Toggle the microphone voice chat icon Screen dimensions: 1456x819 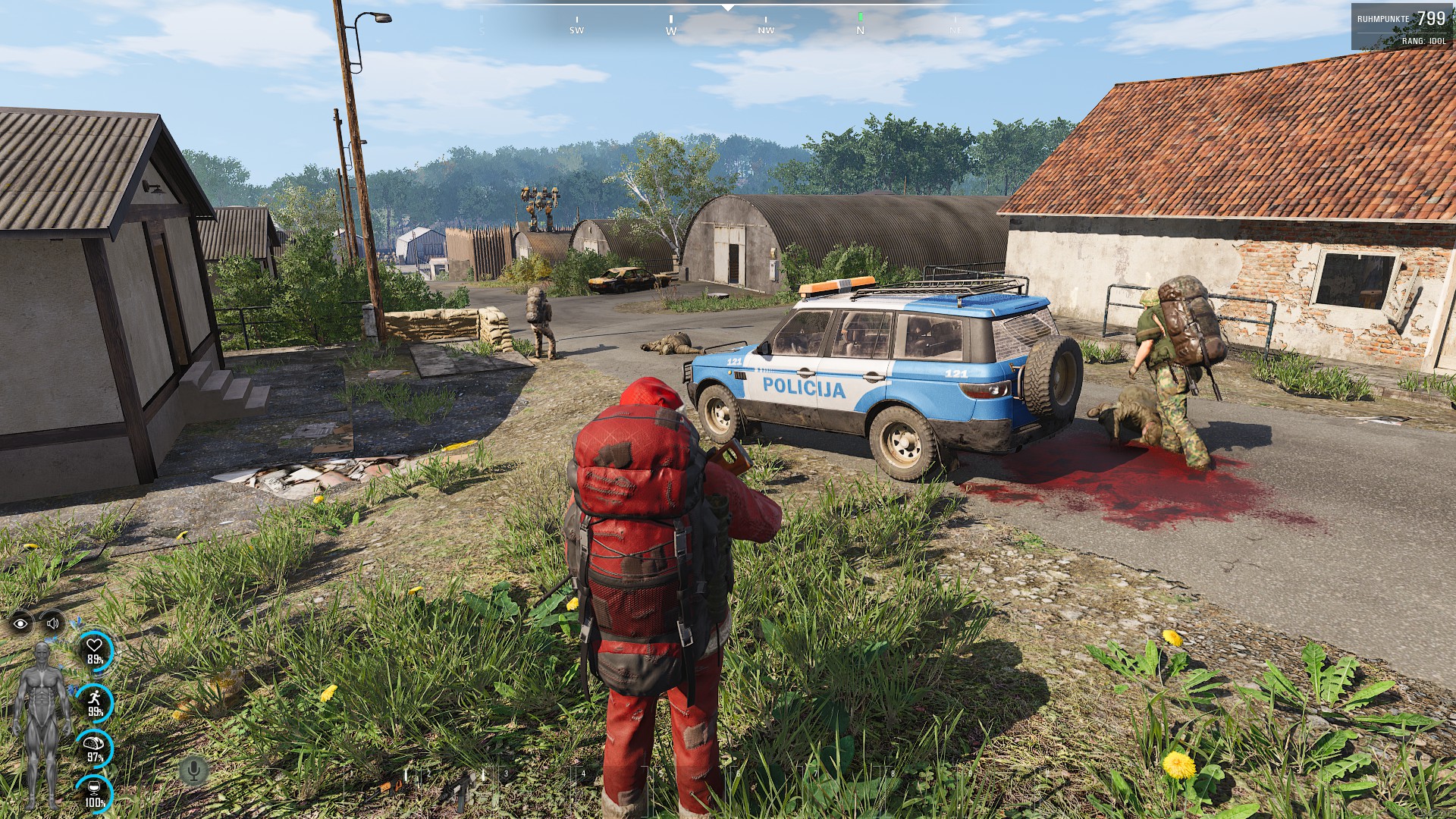click(x=193, y=771)
